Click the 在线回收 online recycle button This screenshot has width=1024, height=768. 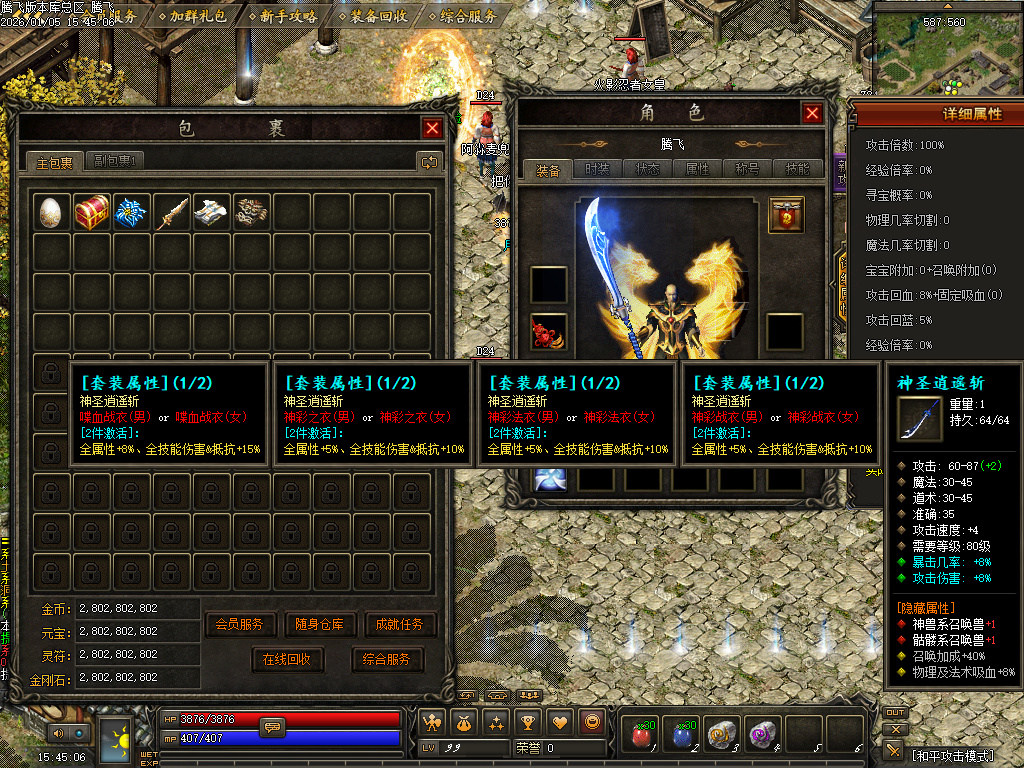pos(287,660)
